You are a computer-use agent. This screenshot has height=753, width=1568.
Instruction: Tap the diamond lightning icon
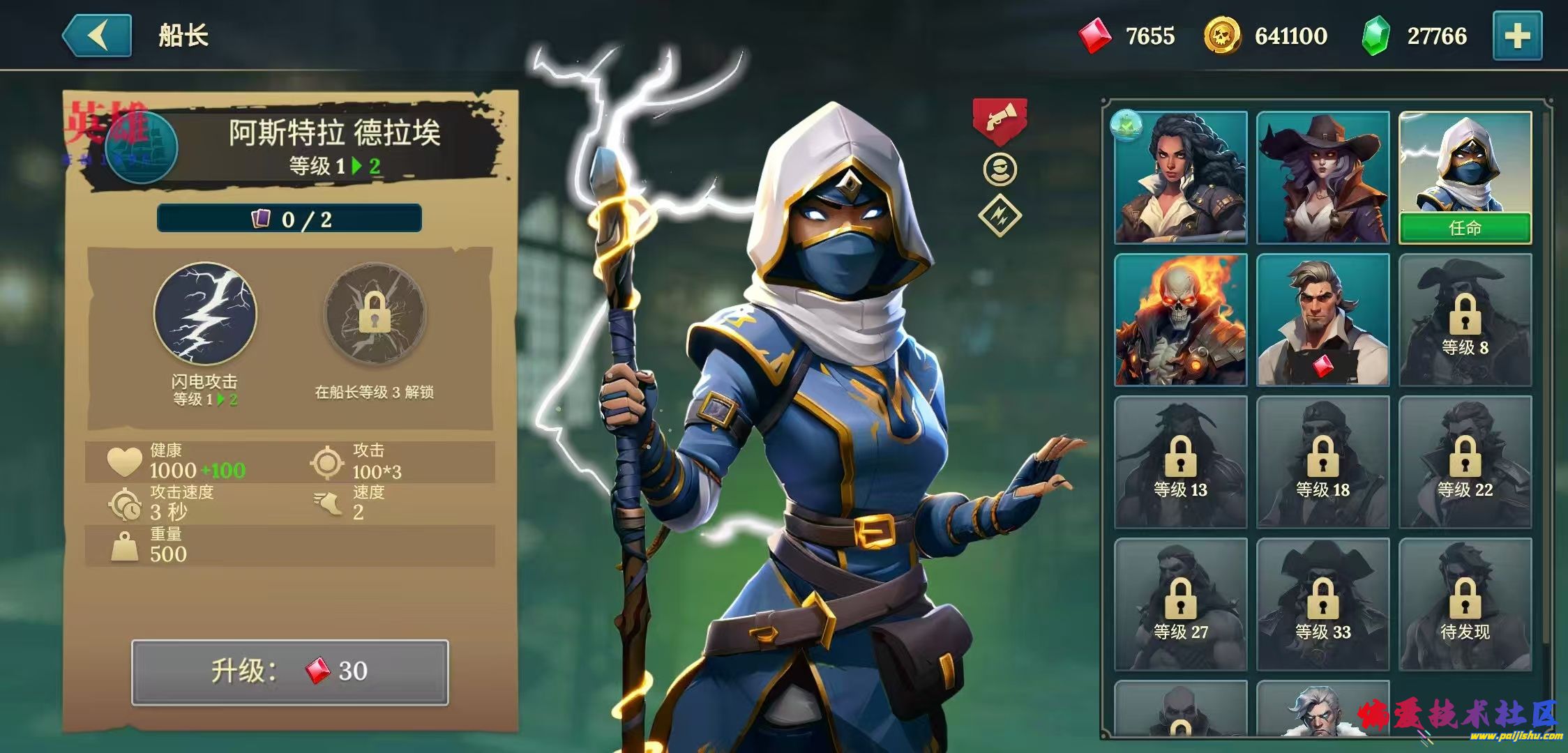(1000, 216)
